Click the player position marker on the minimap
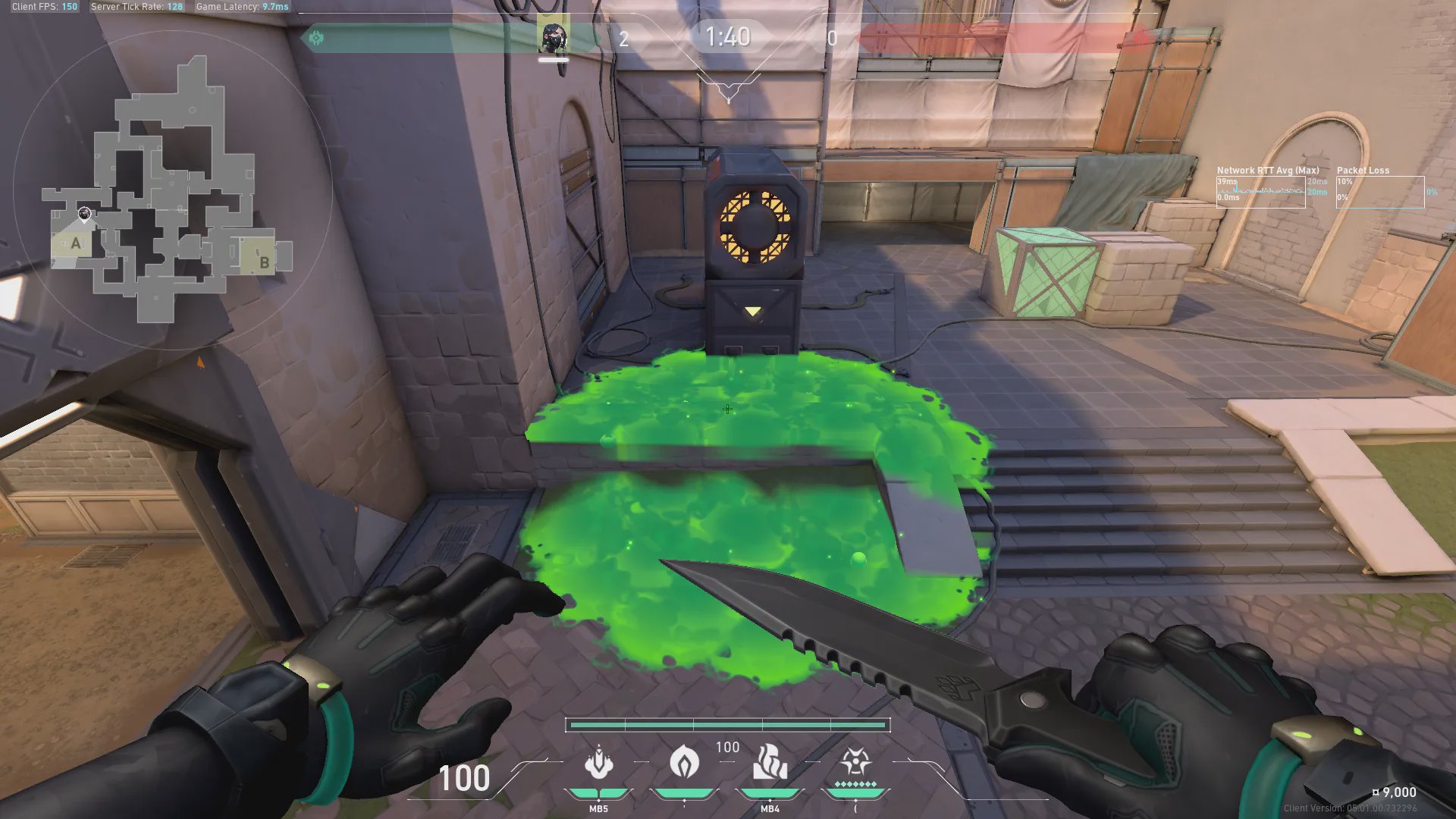This screenshot has height=819, width=1456. click(85, 214)
